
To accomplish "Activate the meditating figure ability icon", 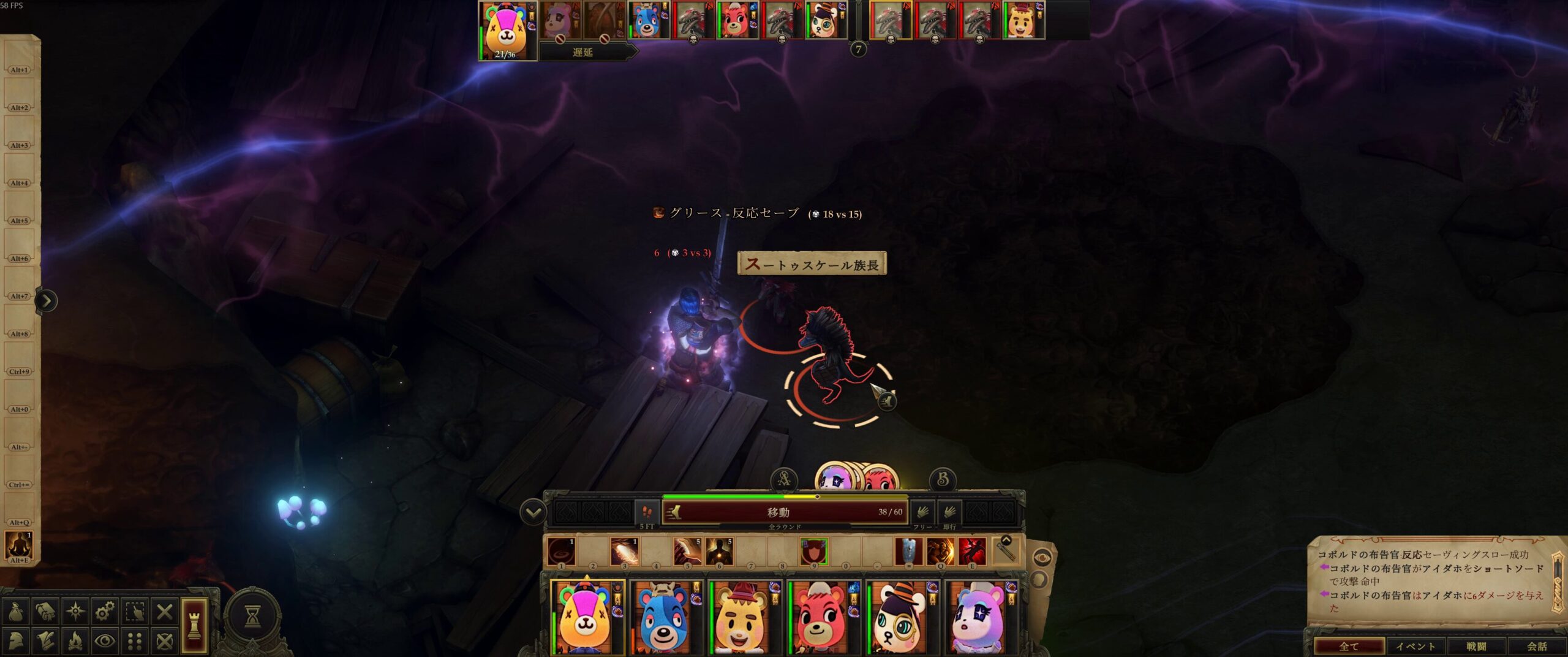I will click(x=18, y=544).
